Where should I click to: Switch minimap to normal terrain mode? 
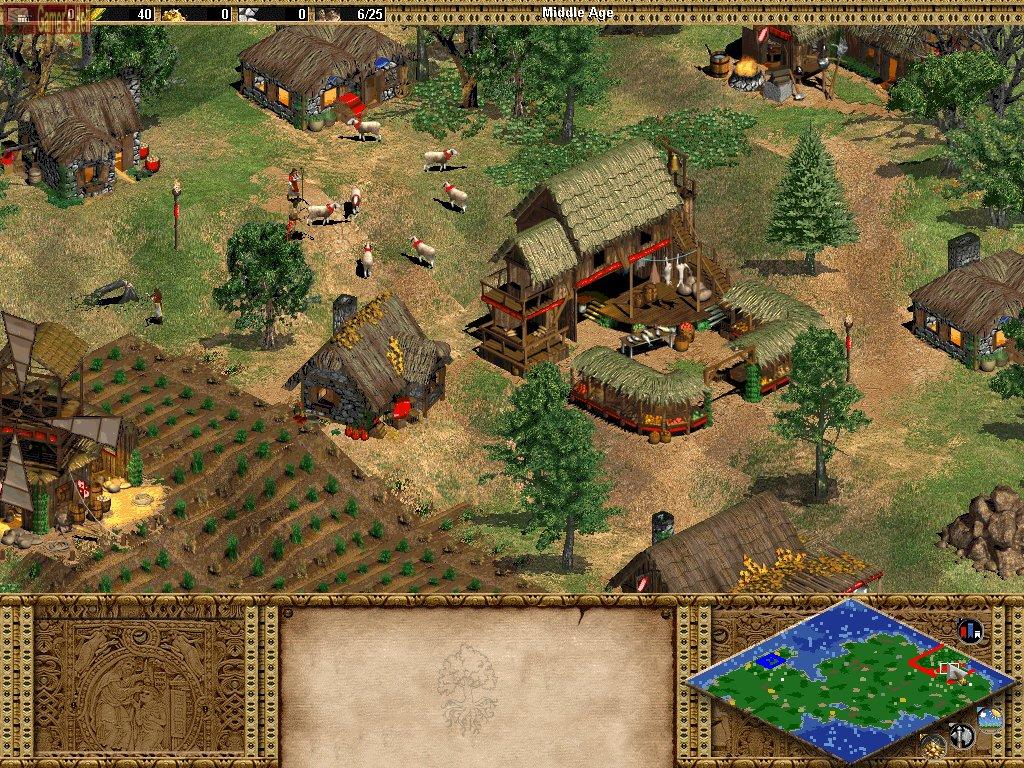pyautogui.click(x=990, y=717)
